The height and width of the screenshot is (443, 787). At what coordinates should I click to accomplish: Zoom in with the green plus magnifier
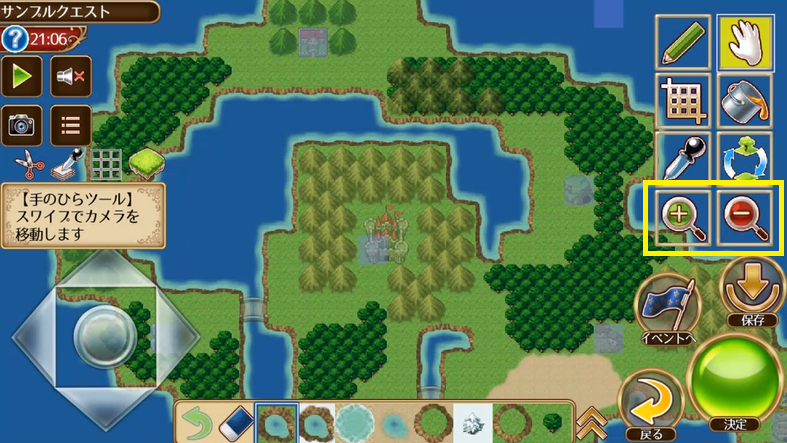681,216
